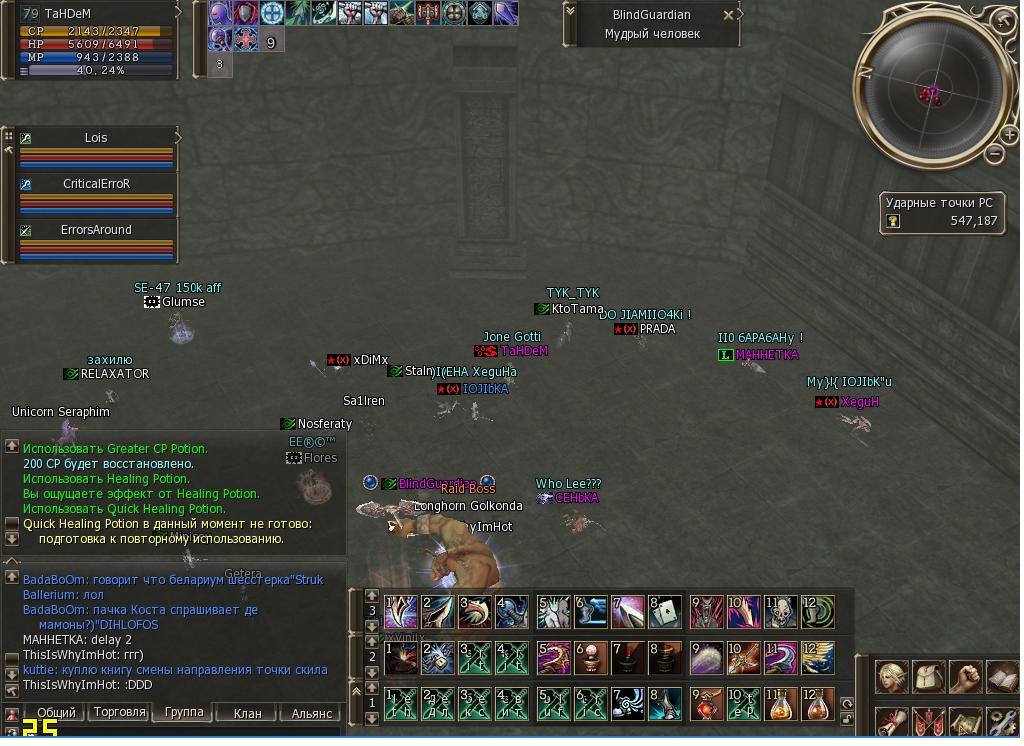The height and width of the screenshot is (746, 1024).
Task: Select party member Lois
Action: pos(96,138)
